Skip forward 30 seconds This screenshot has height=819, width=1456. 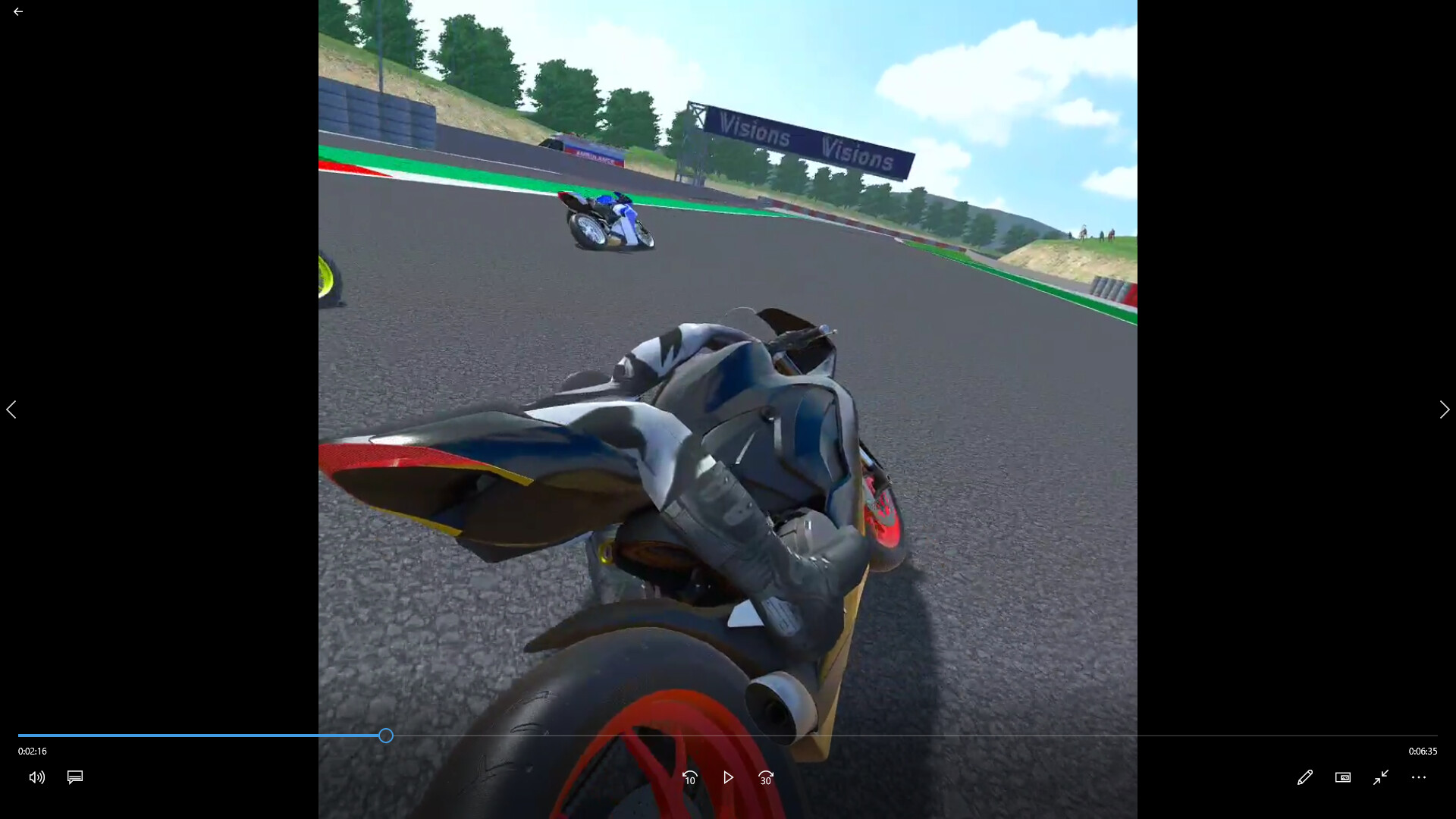tap(766, 777)
